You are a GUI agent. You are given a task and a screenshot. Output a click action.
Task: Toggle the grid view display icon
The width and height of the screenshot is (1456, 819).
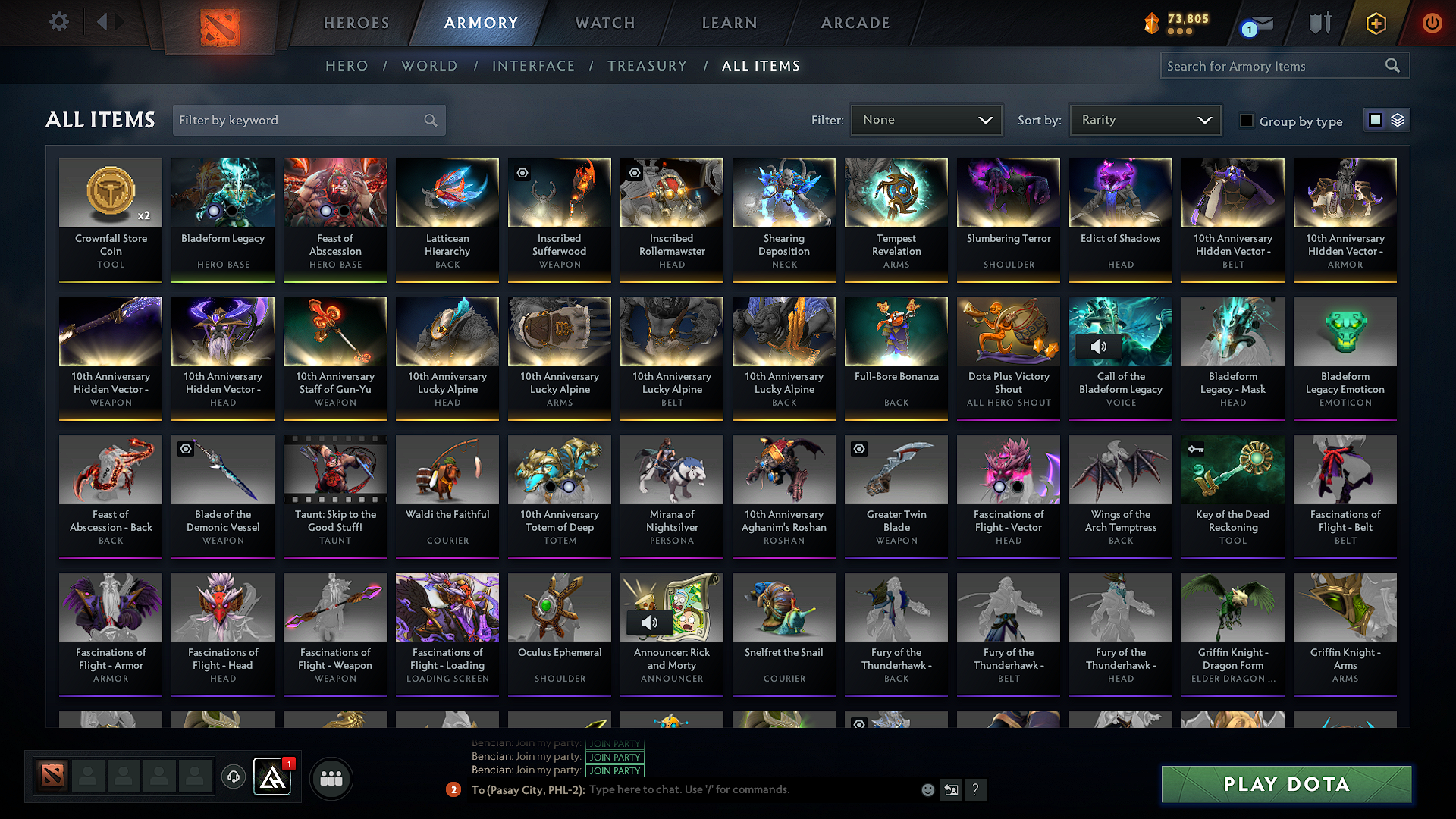(1375, 119)
